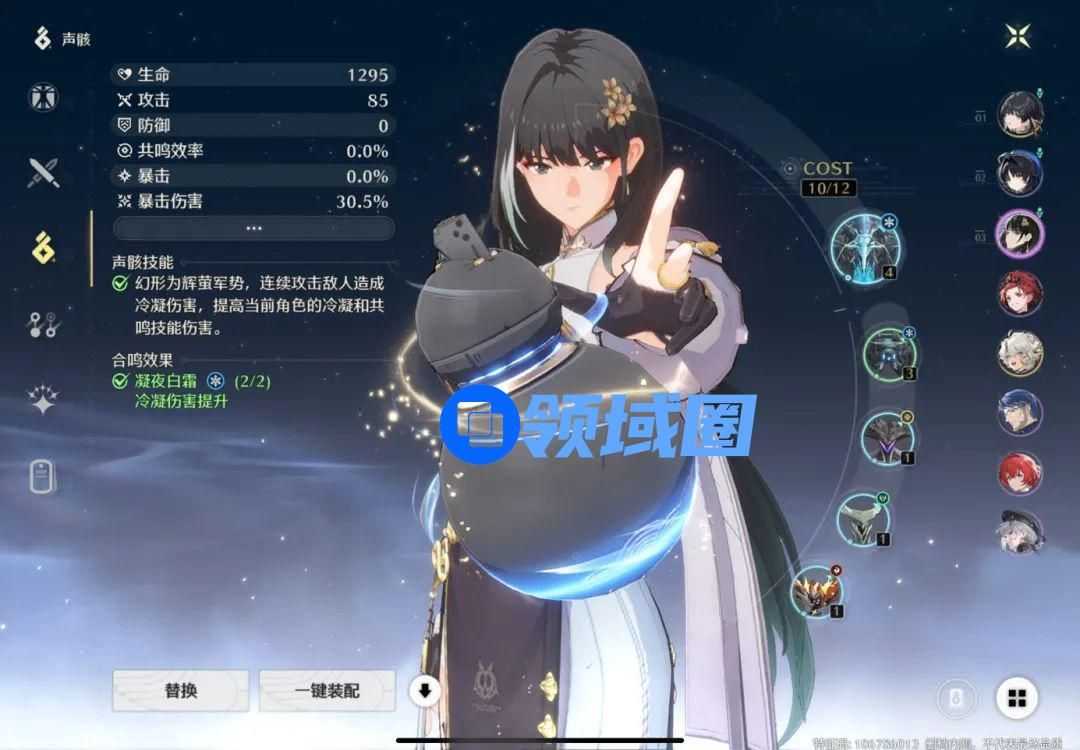
Task: Click the 替换 (Replace) button
Action: 180,690
